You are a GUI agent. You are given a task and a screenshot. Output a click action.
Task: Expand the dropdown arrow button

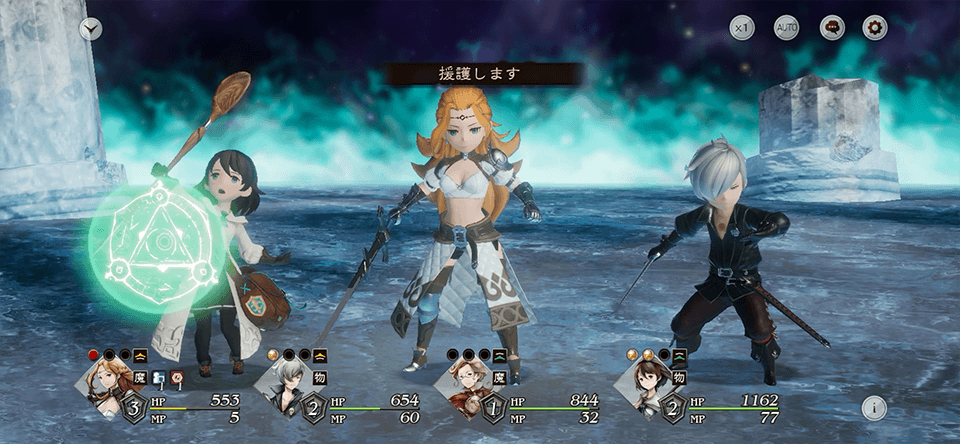coord(91,28)
